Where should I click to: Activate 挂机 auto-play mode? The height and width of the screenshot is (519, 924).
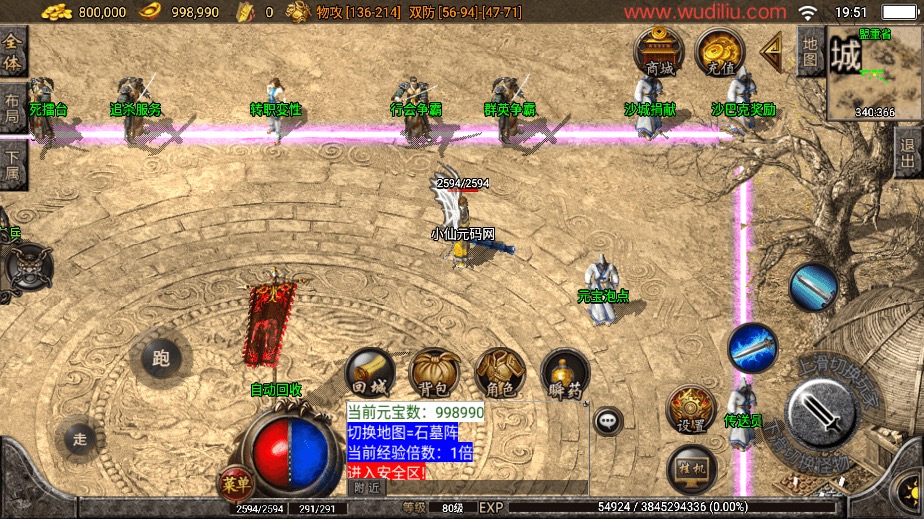coord(691,467)
